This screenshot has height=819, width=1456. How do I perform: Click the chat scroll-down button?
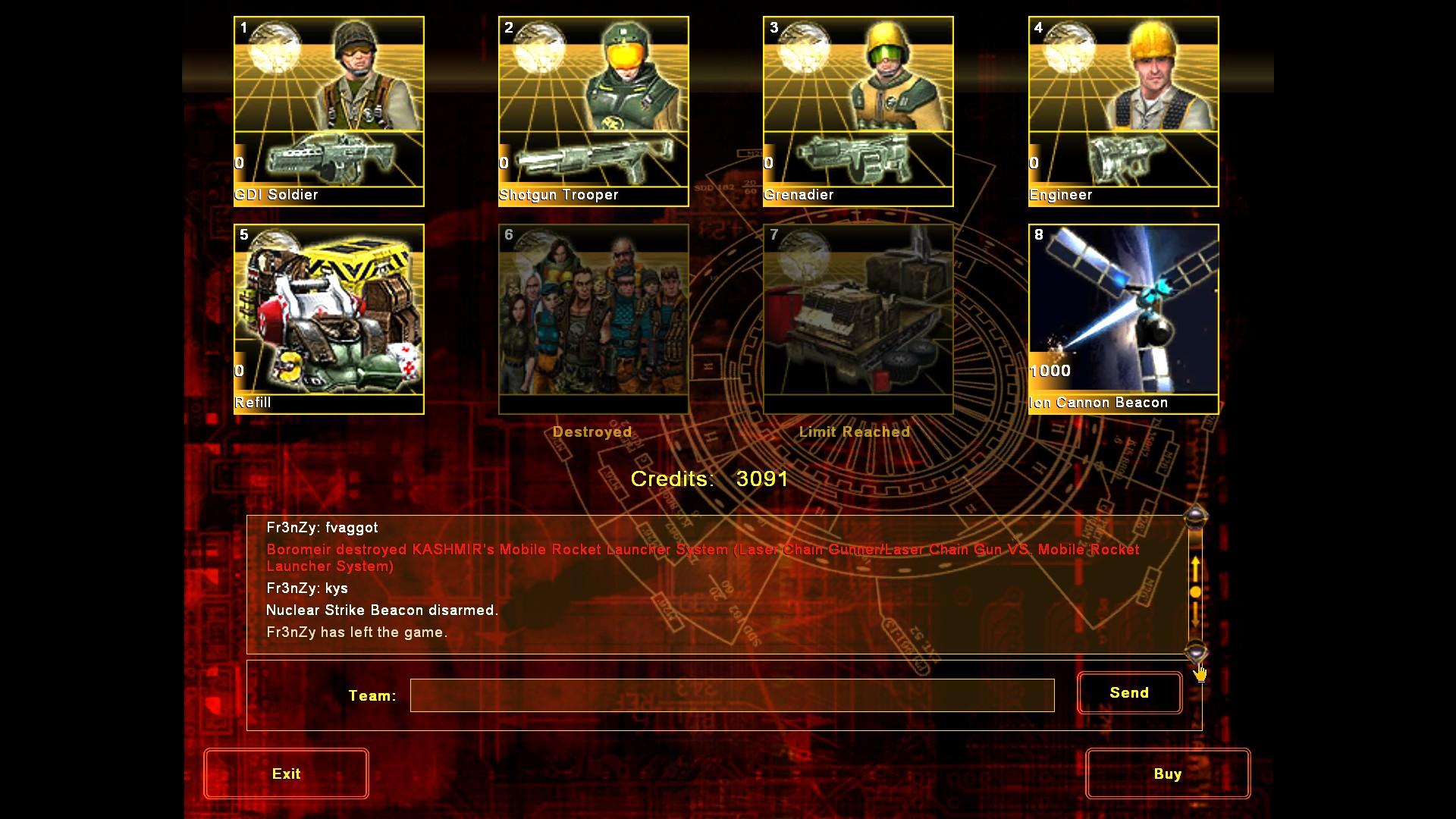1195,651
